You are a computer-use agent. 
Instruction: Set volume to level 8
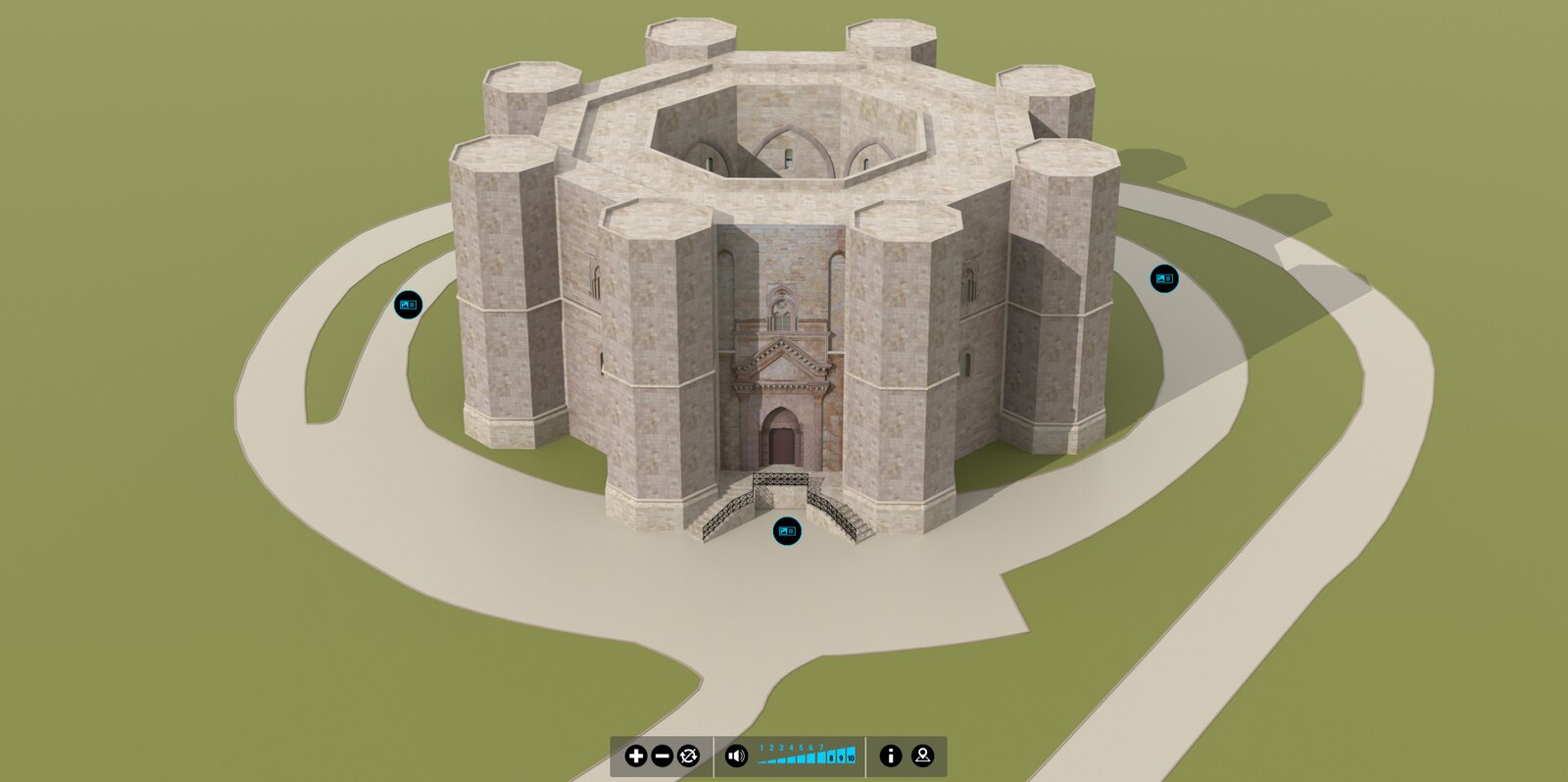pyautogui.click(x=831, y=757)
